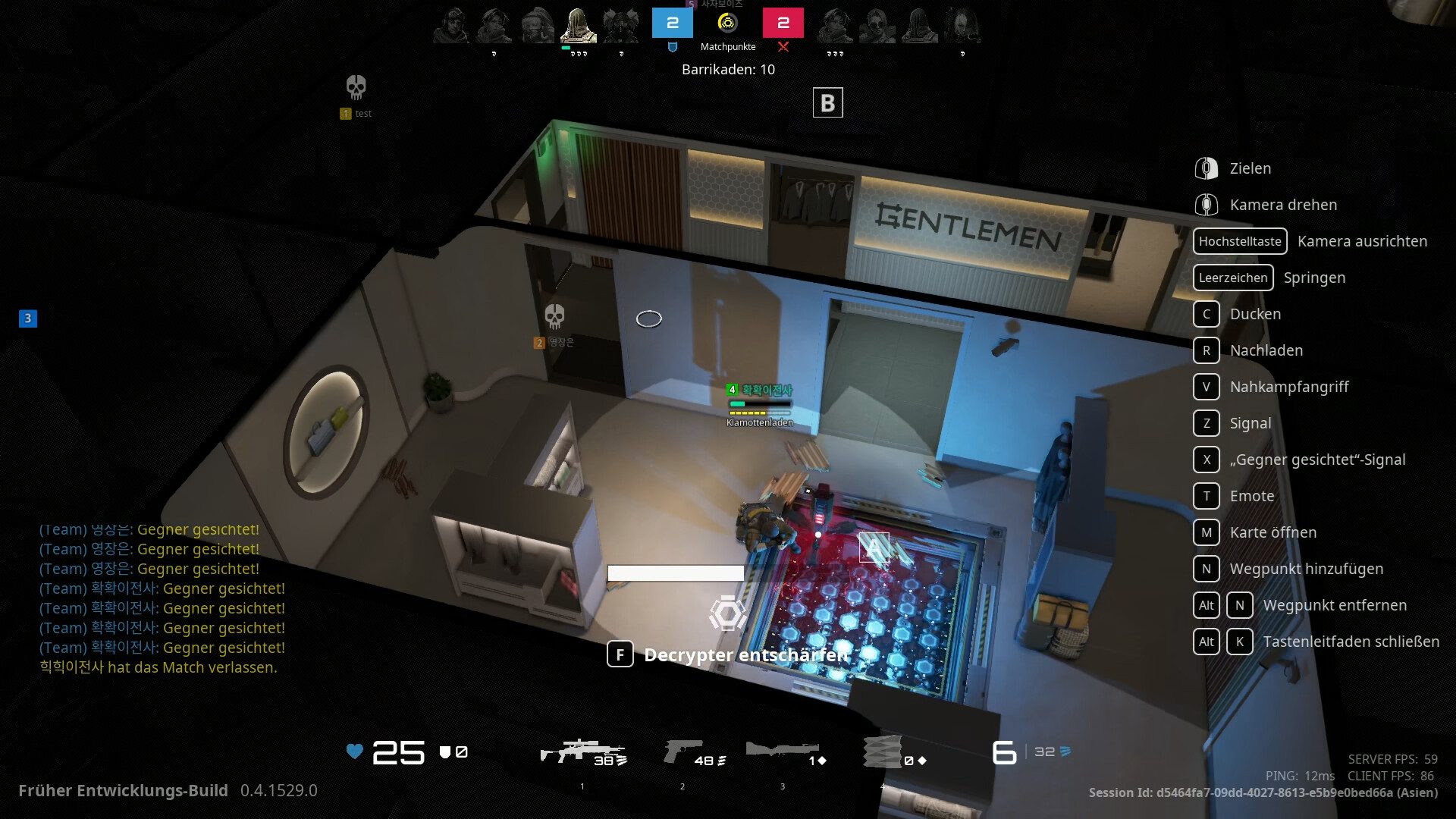Click the blue player 3 edge indicator

(x=28, y=318)
